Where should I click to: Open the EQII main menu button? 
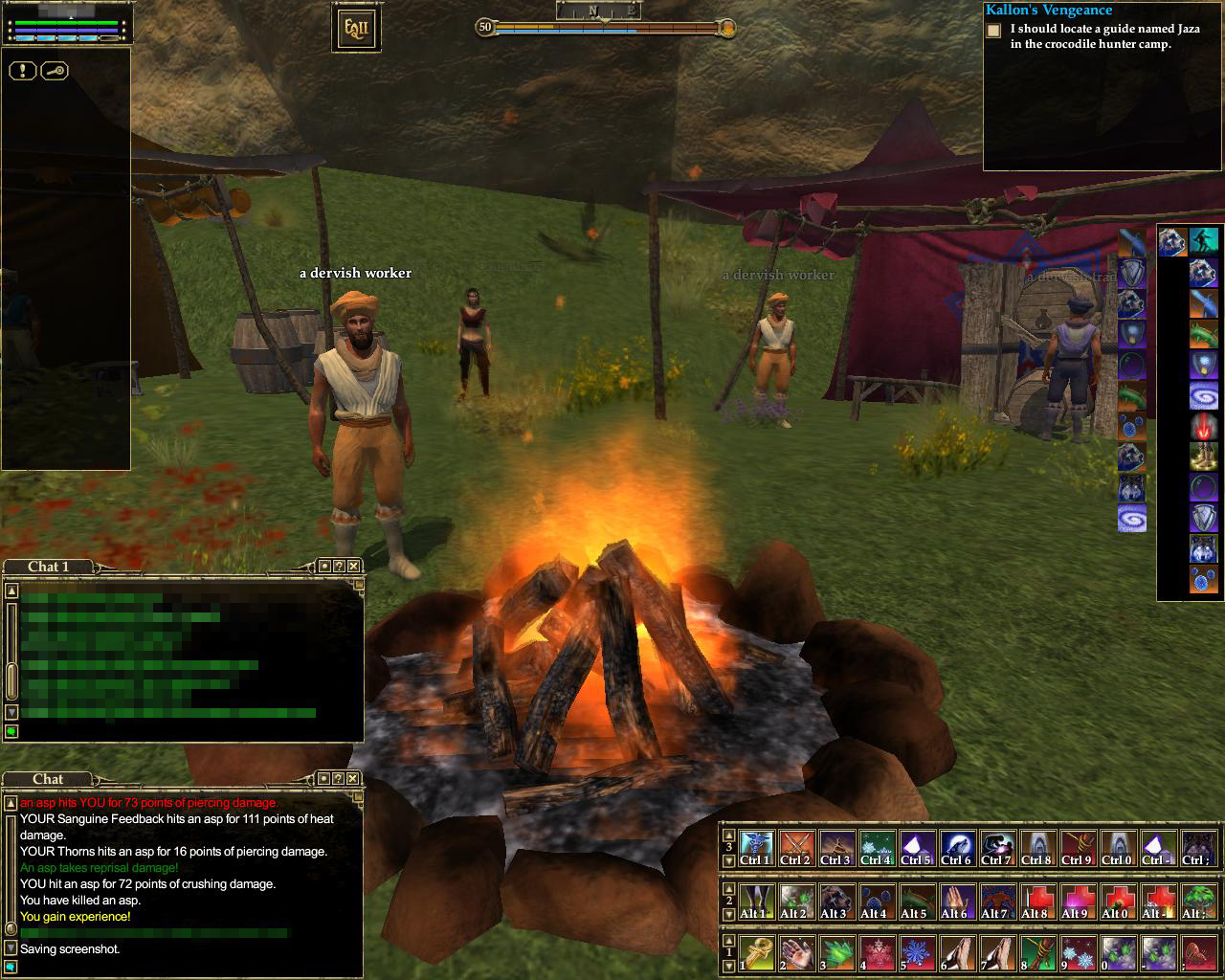click(x=356, y=29)
